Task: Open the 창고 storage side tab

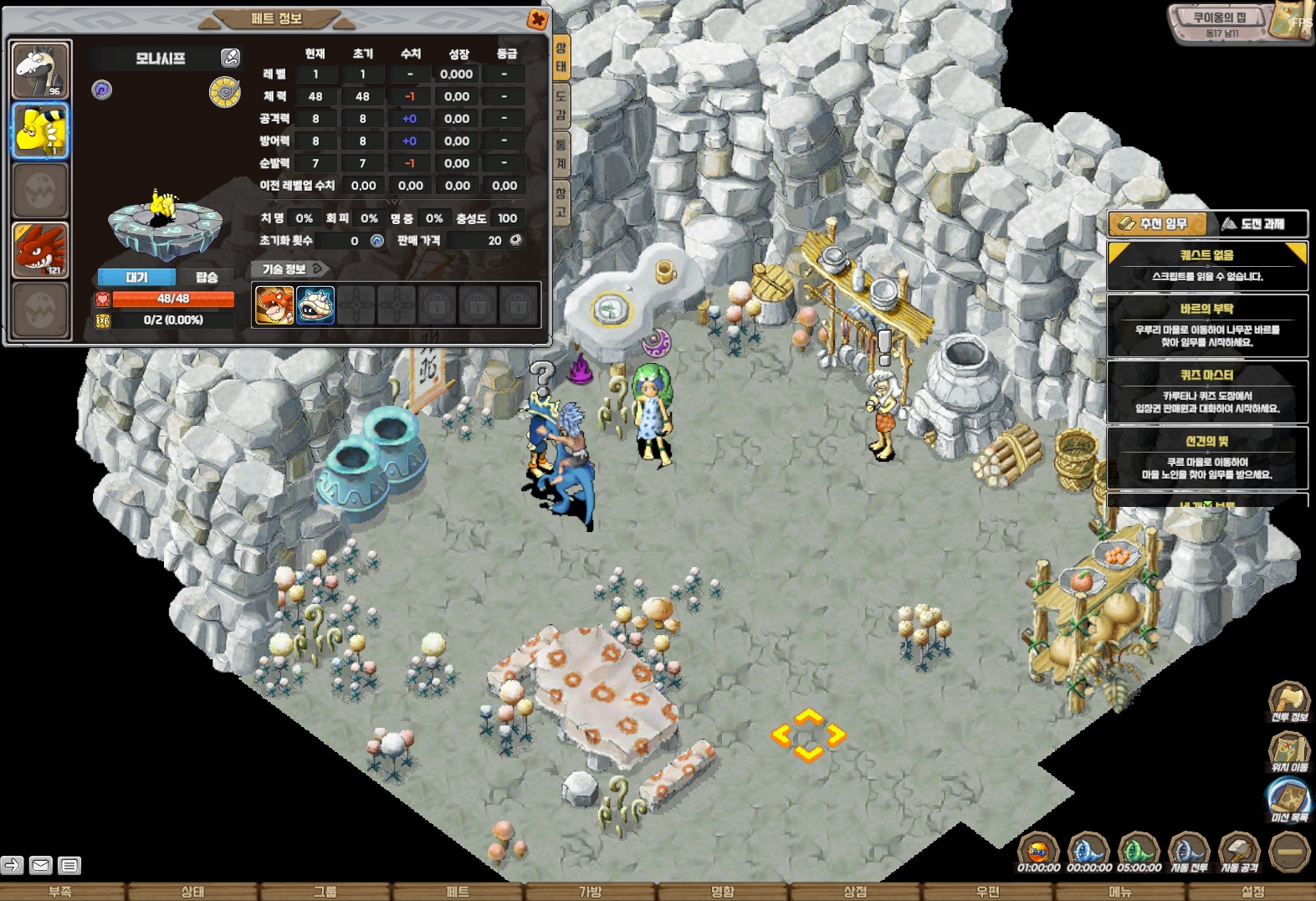Action: point(561,202)
